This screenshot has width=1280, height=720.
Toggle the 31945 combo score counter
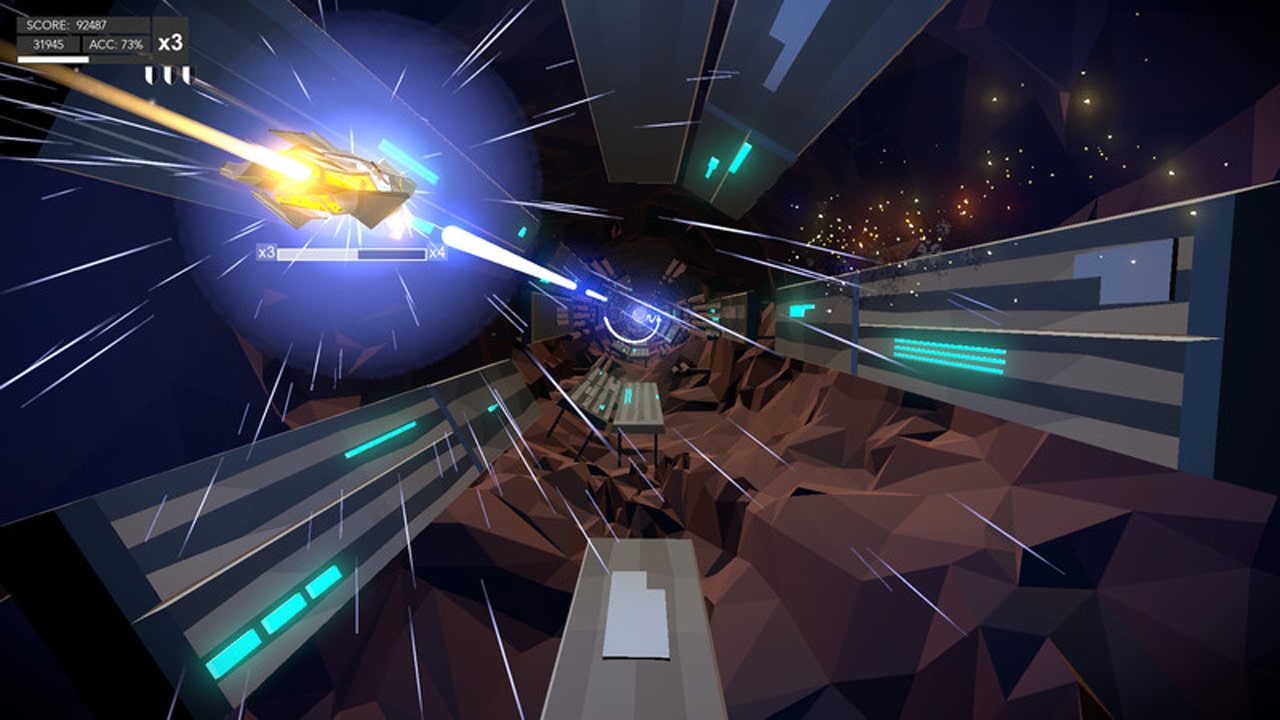[x=49, y=43]
